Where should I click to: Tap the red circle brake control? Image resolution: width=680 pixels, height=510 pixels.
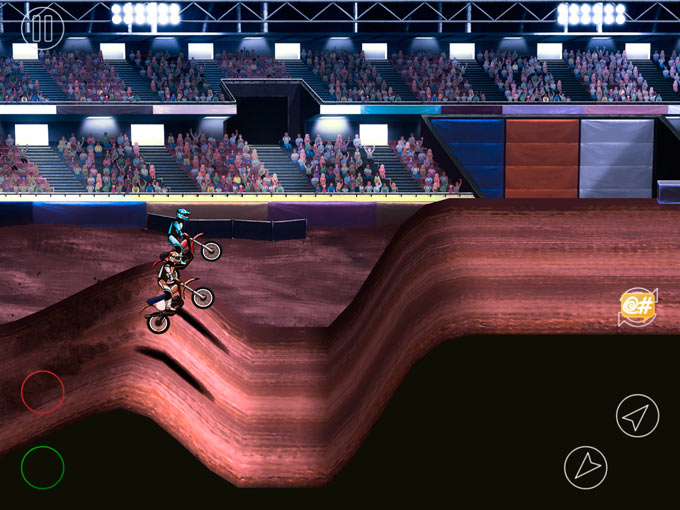[x=43, y=391]
